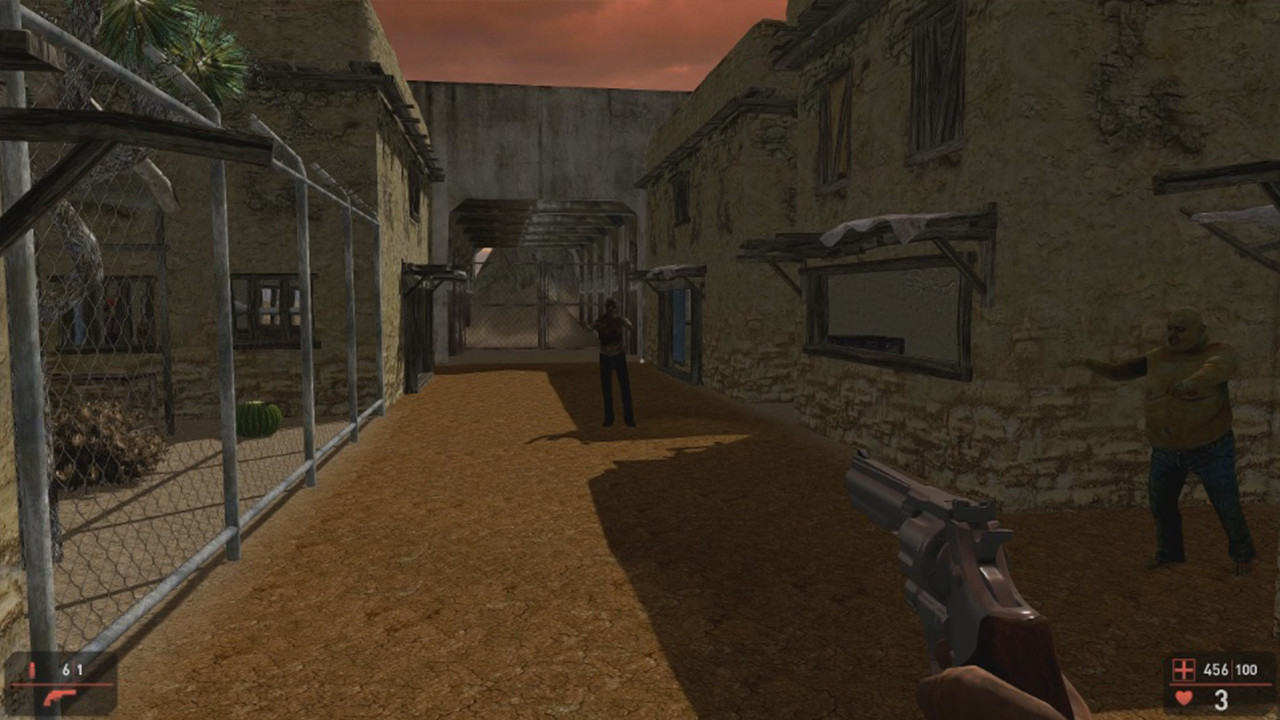
Task: Click the red revolver weapon icon
Action: [x=60, y=697]
